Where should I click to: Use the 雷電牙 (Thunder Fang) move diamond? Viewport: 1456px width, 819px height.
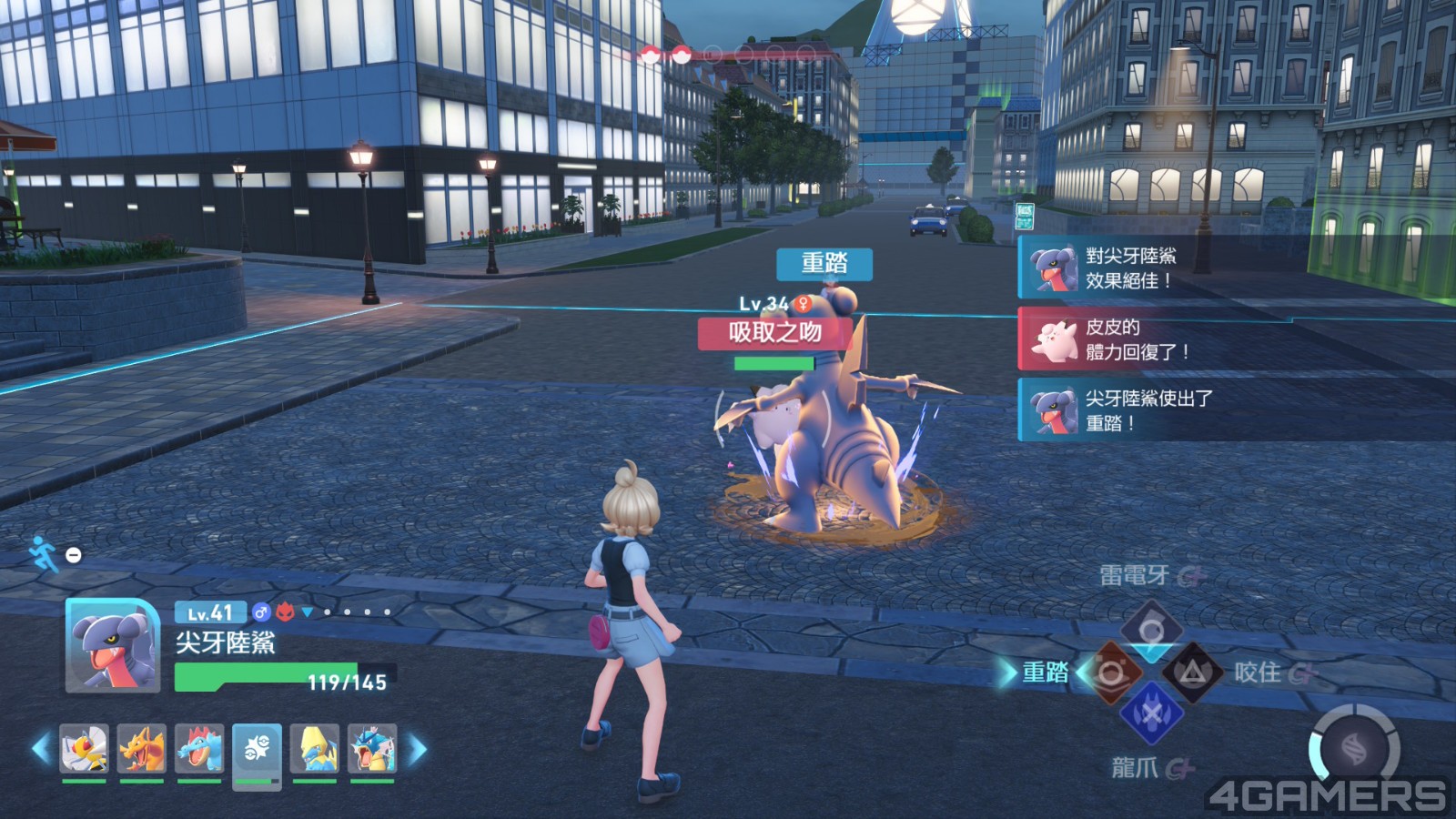(1151, 630)
